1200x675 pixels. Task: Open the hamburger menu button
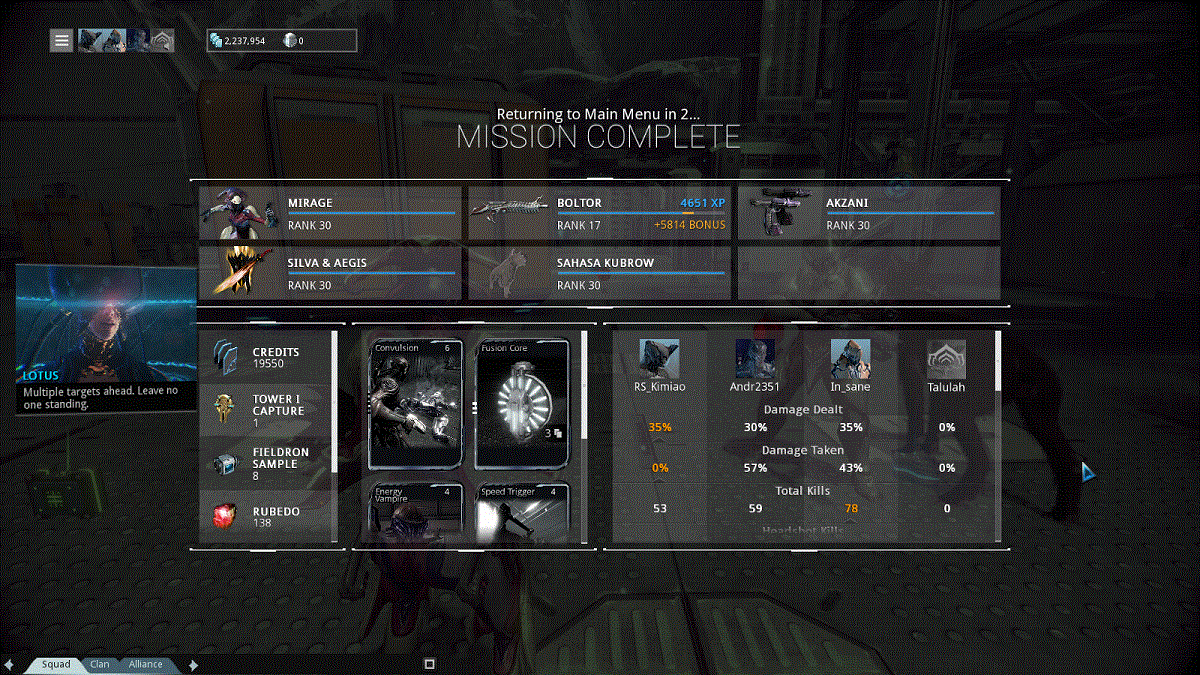[x=62, y=41]
